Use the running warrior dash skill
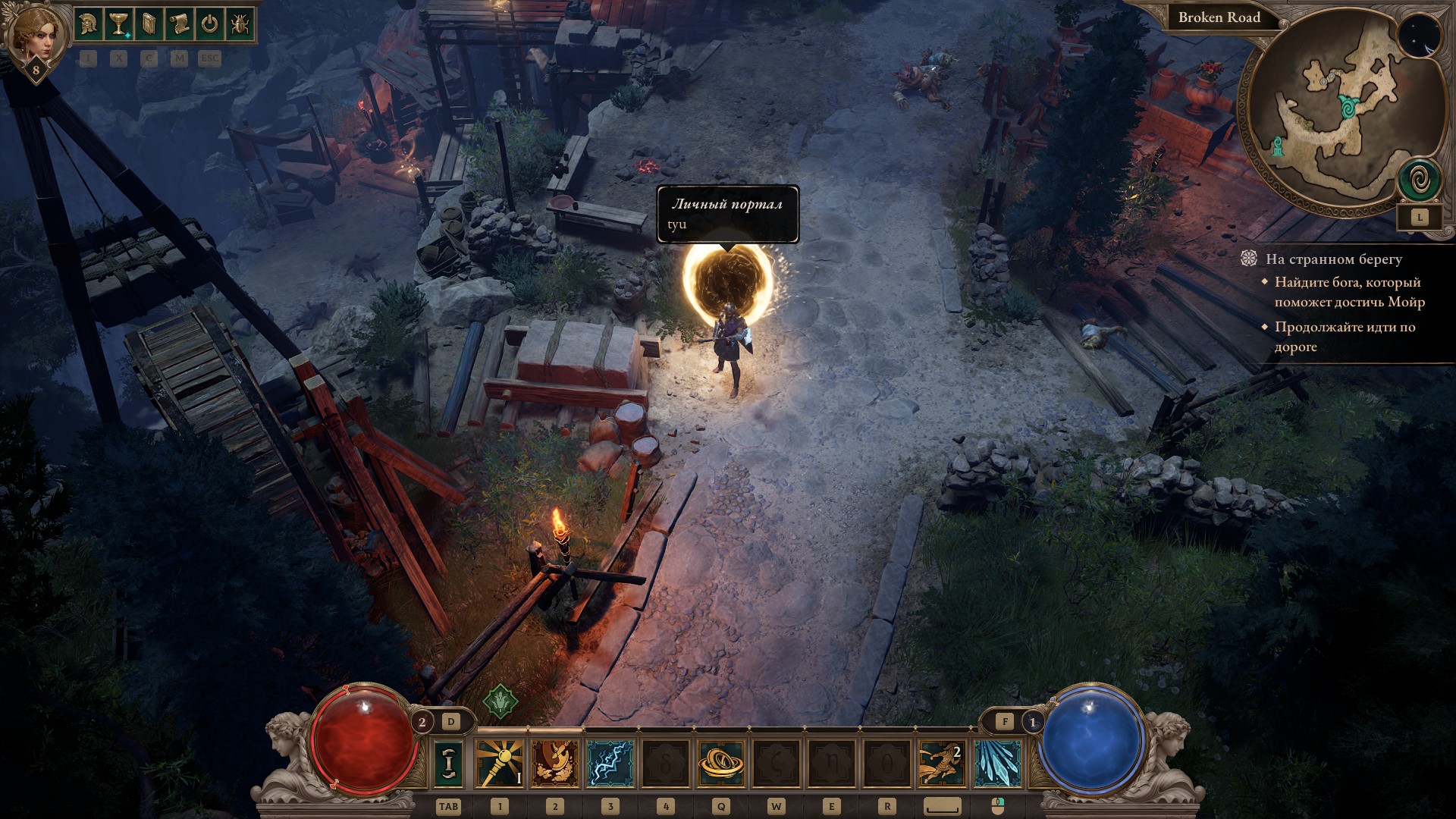Screen dimensions: 1456x819 click(x=942, y=763)
